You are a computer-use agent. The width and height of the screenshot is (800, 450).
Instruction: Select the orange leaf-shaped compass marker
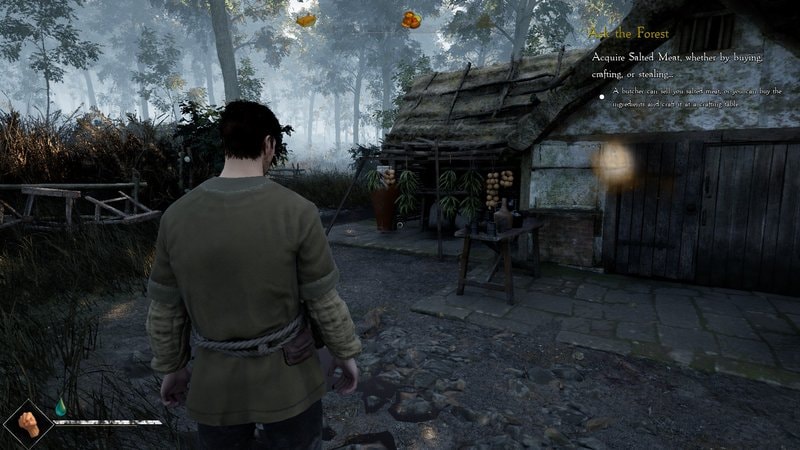point(305,19)
